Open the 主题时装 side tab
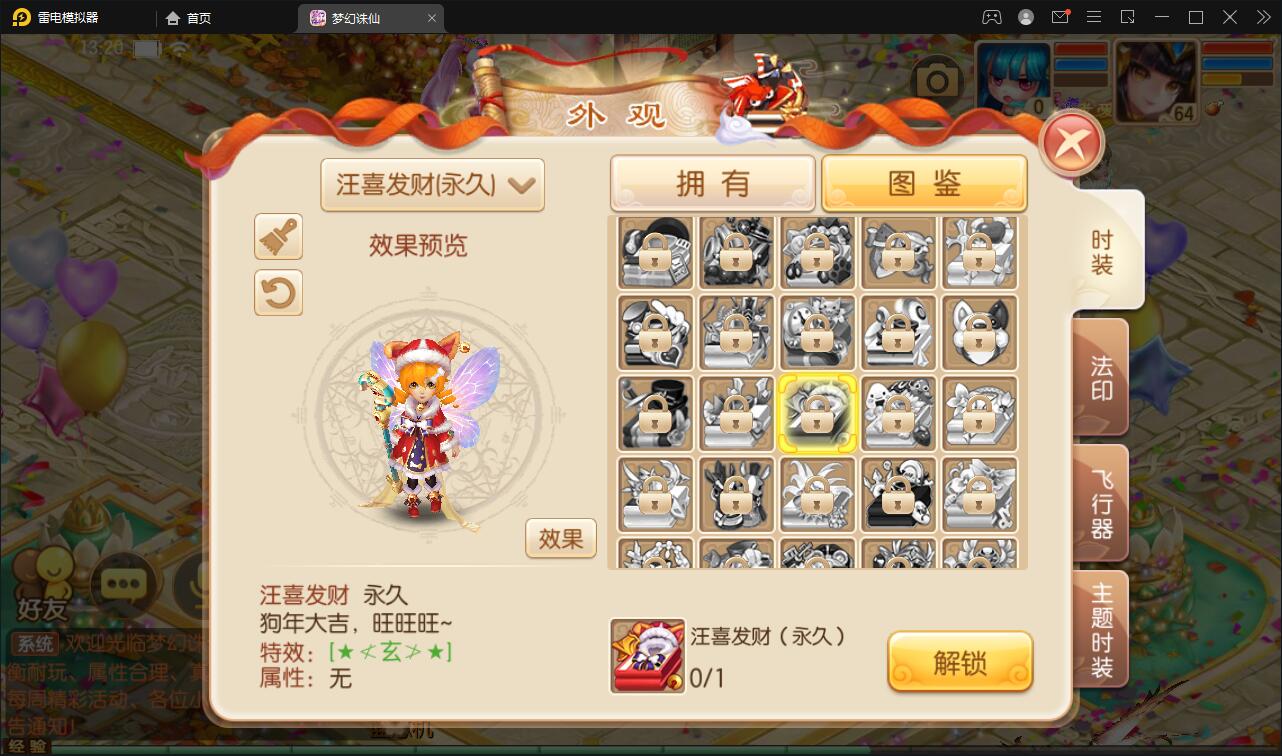Viewport: 1282px width, 756px height. [1099, 629]
